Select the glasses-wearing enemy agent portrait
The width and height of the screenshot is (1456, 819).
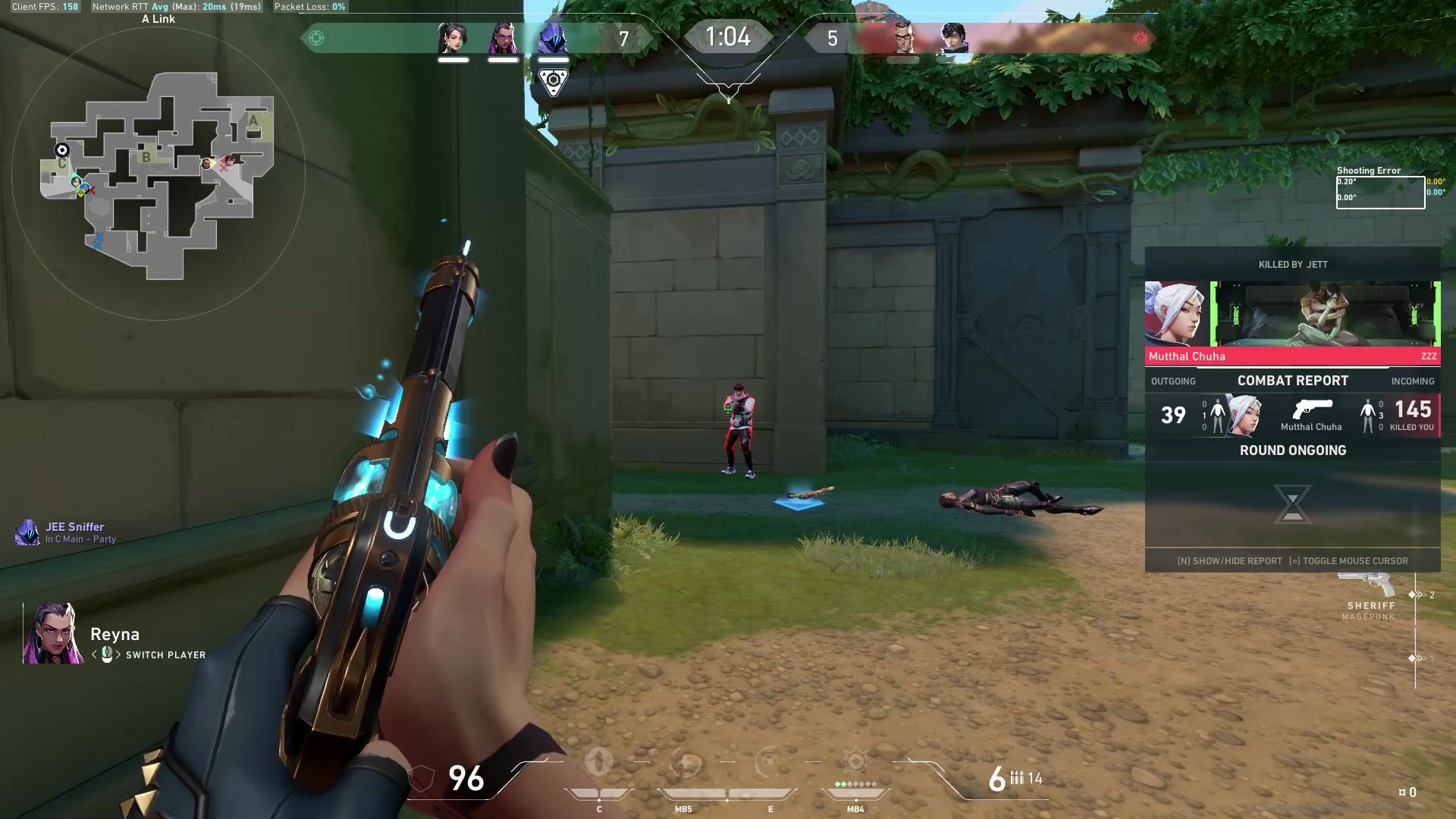point(902,38)
